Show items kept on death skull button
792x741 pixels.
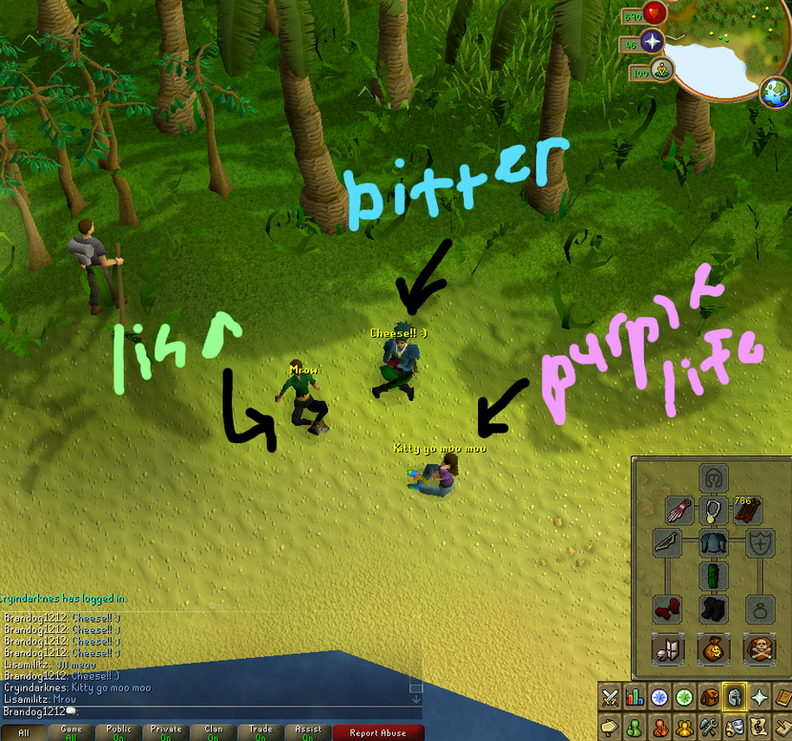(757, 648)
